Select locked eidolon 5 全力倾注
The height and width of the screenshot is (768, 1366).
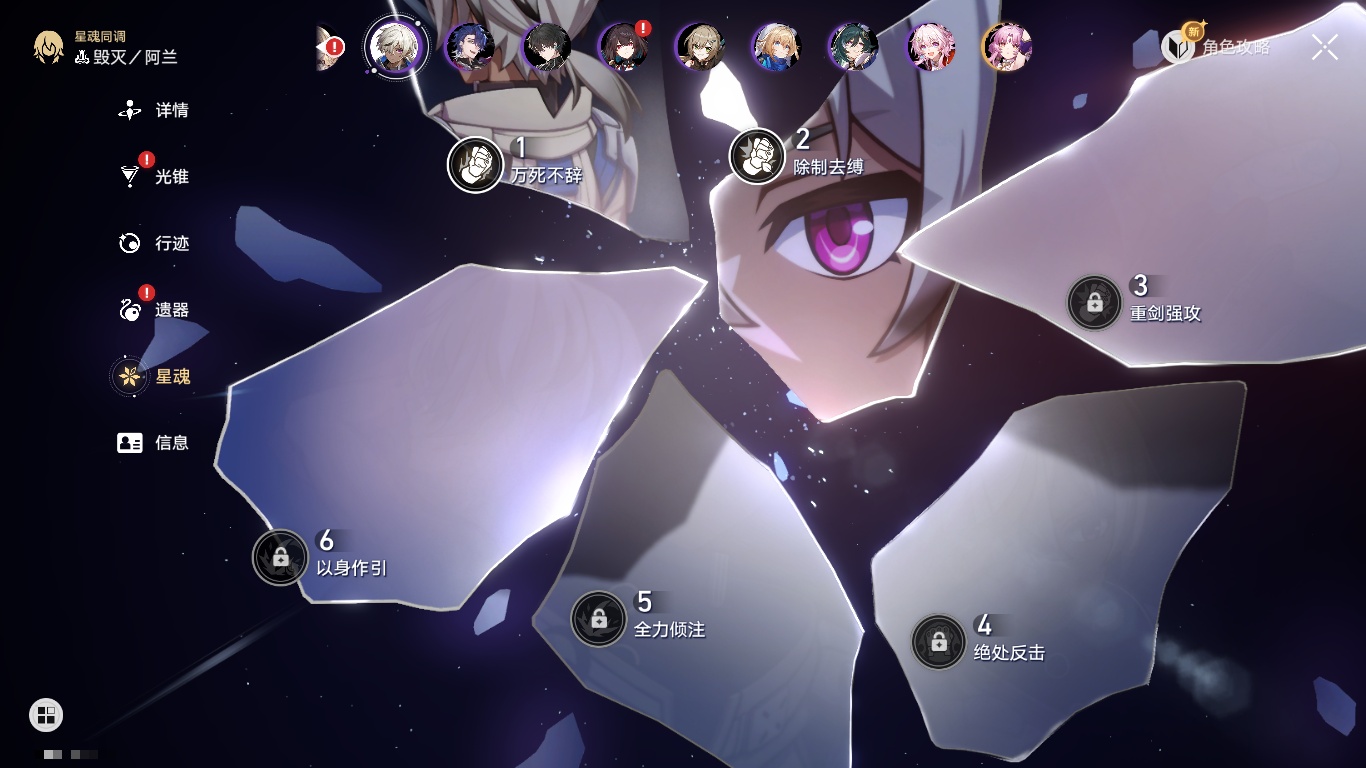pyautogui.click(x=598, y=619)
